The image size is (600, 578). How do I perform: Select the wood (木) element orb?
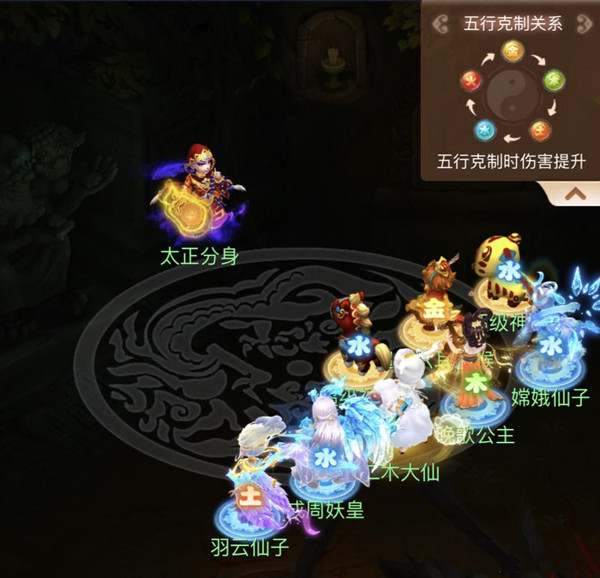tap(552, 78)
